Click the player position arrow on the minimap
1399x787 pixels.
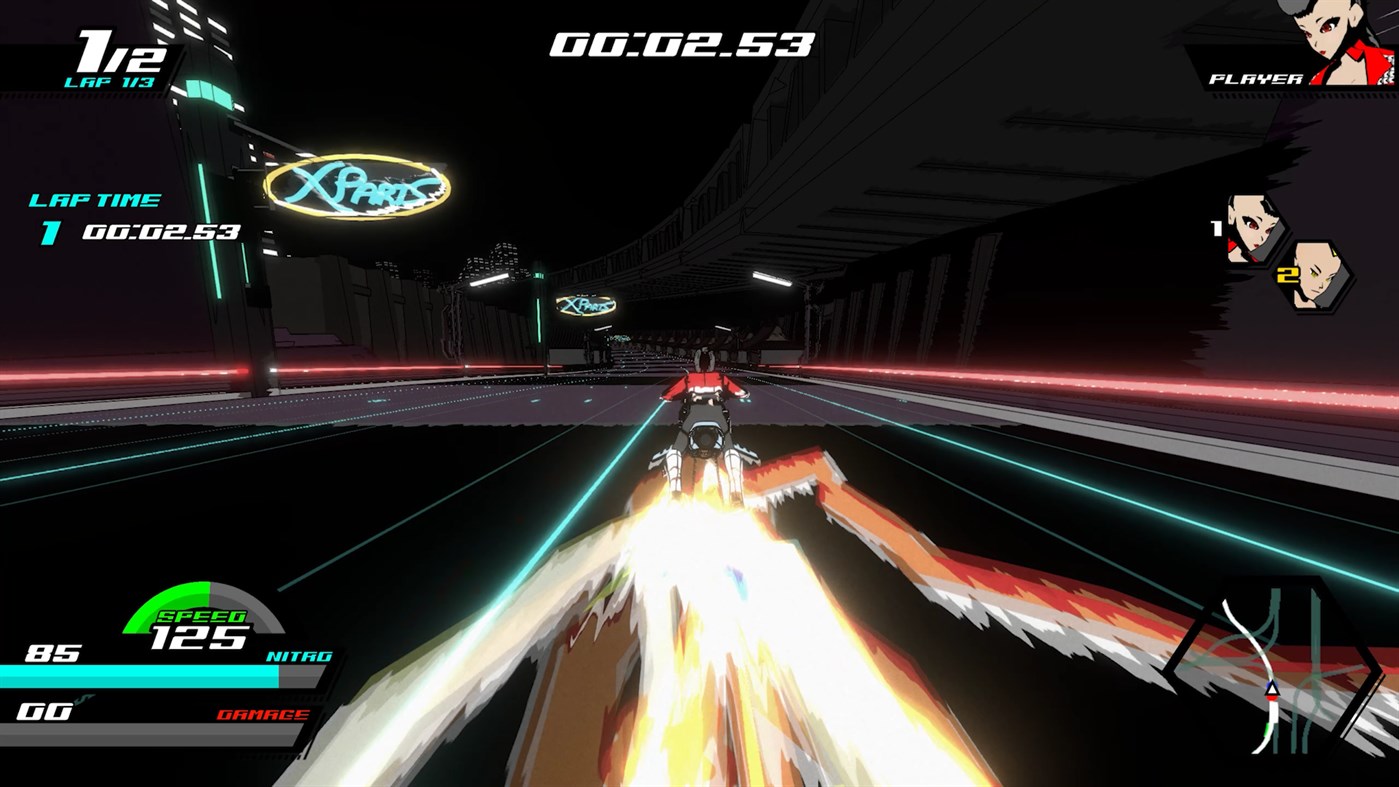tap(1271, 690)
